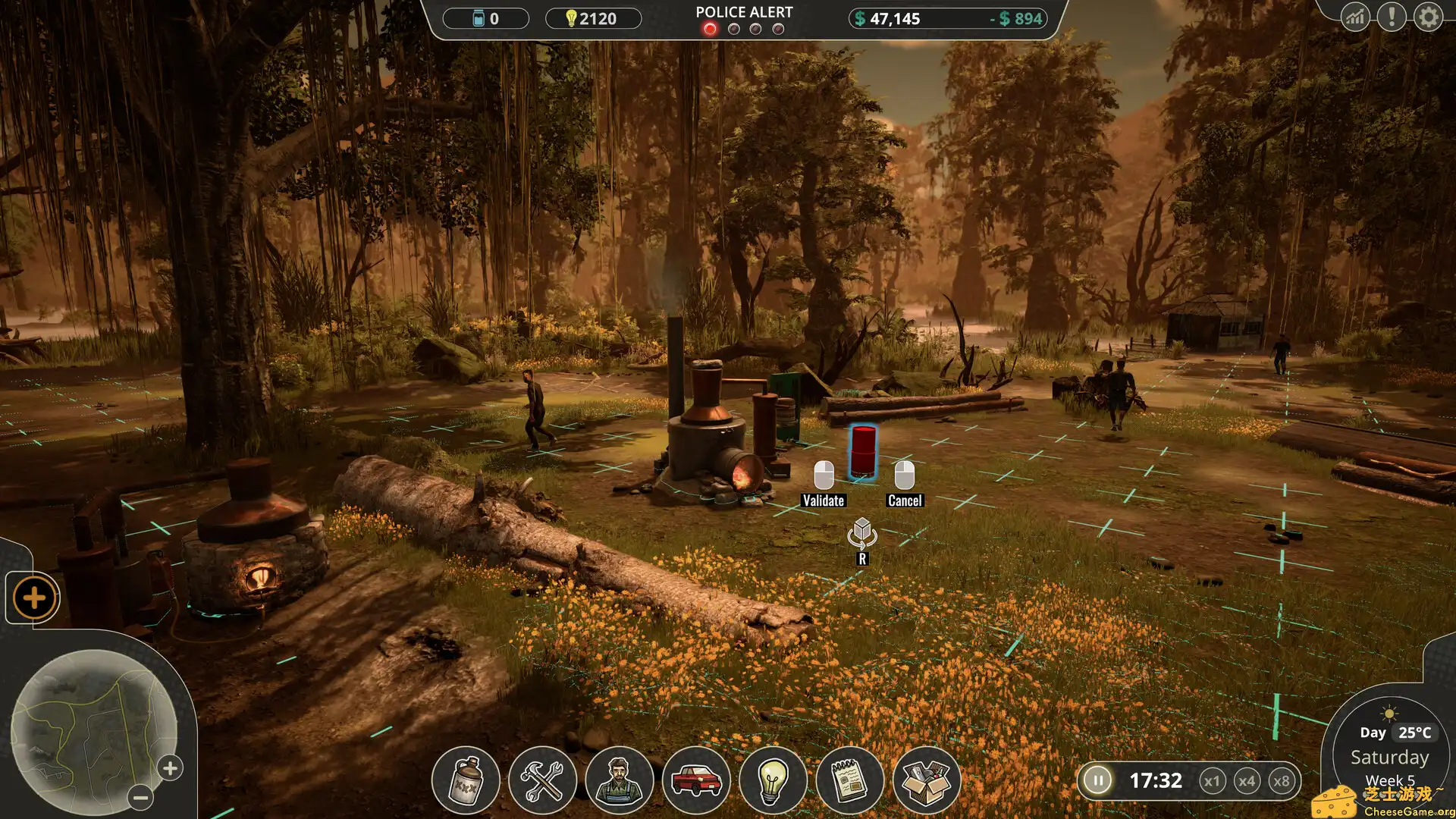Open the statistics chart icon
The width and height of the screenshot is (1456, 819).
[1355, 17]
